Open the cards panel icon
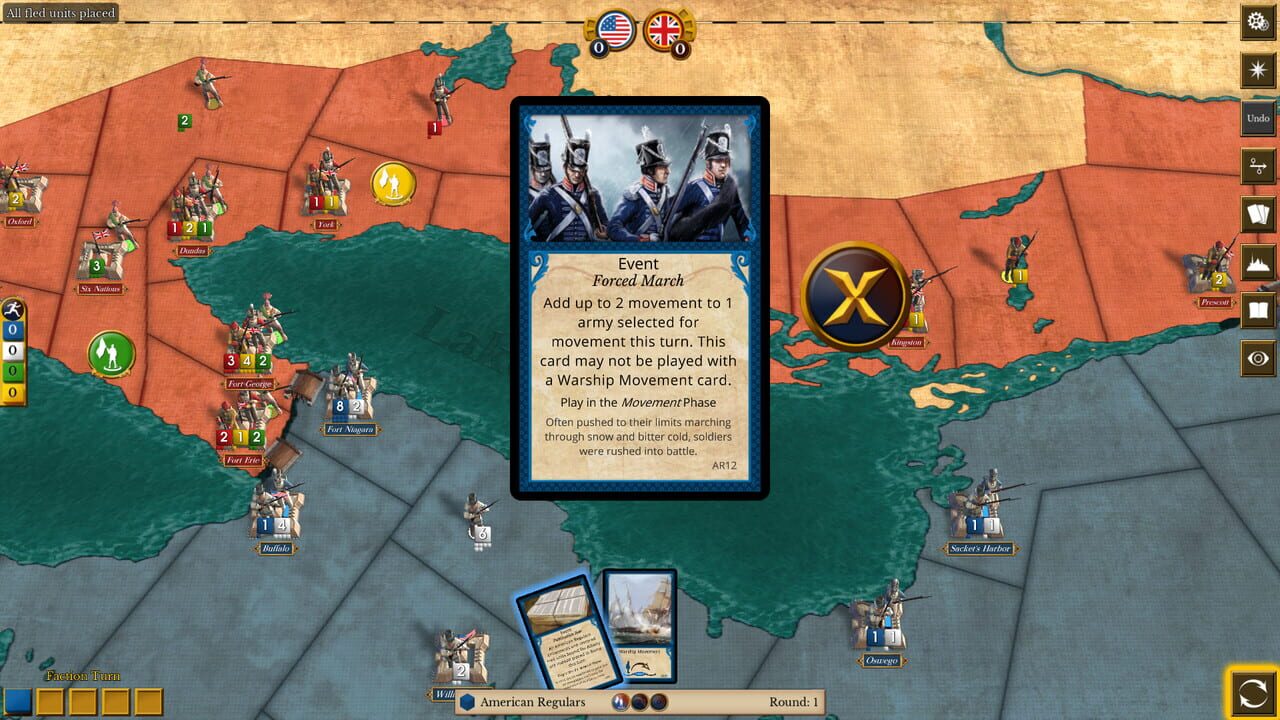 [1258, 214]
